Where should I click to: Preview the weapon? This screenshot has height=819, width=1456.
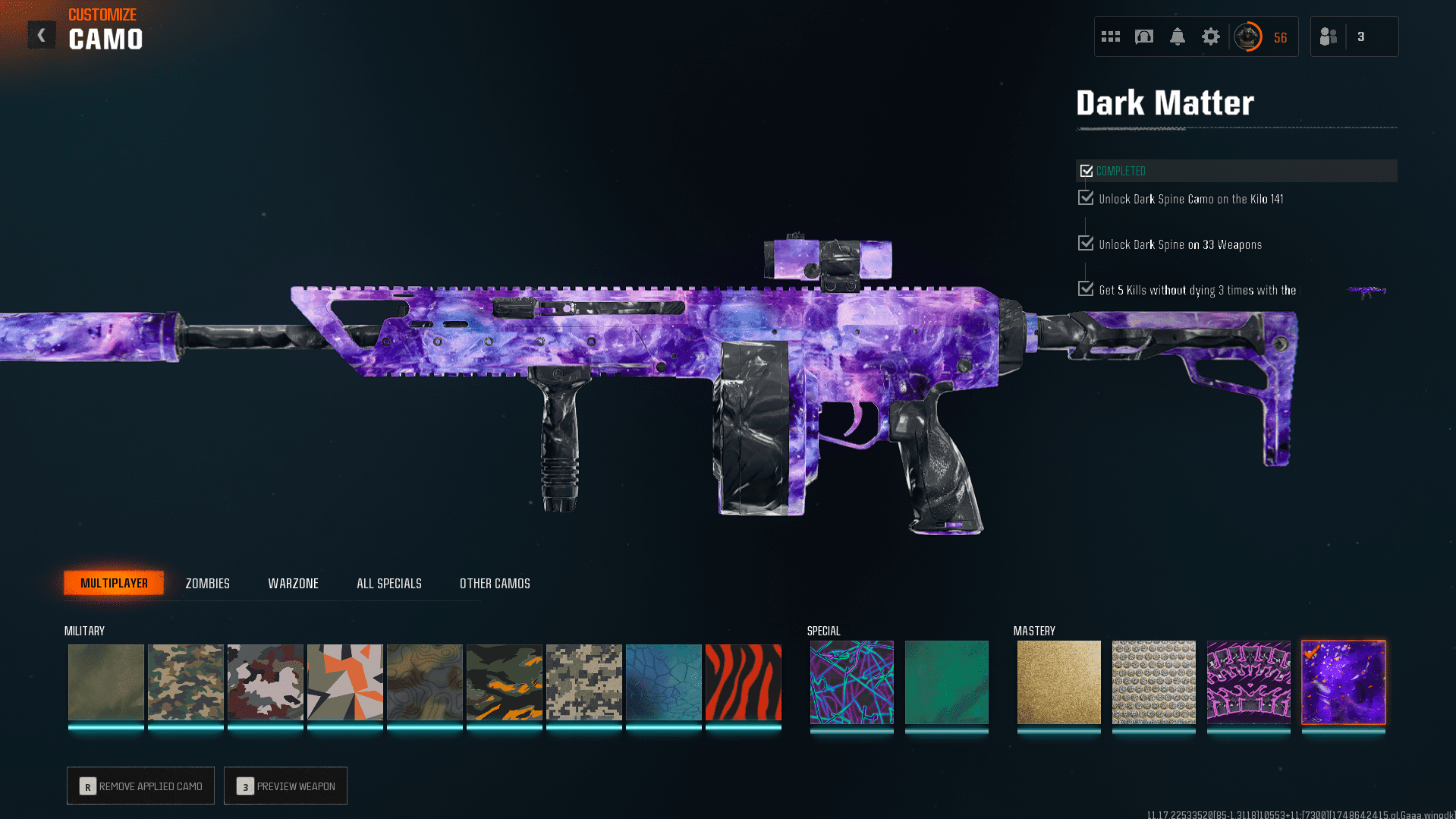pos(285,786)
